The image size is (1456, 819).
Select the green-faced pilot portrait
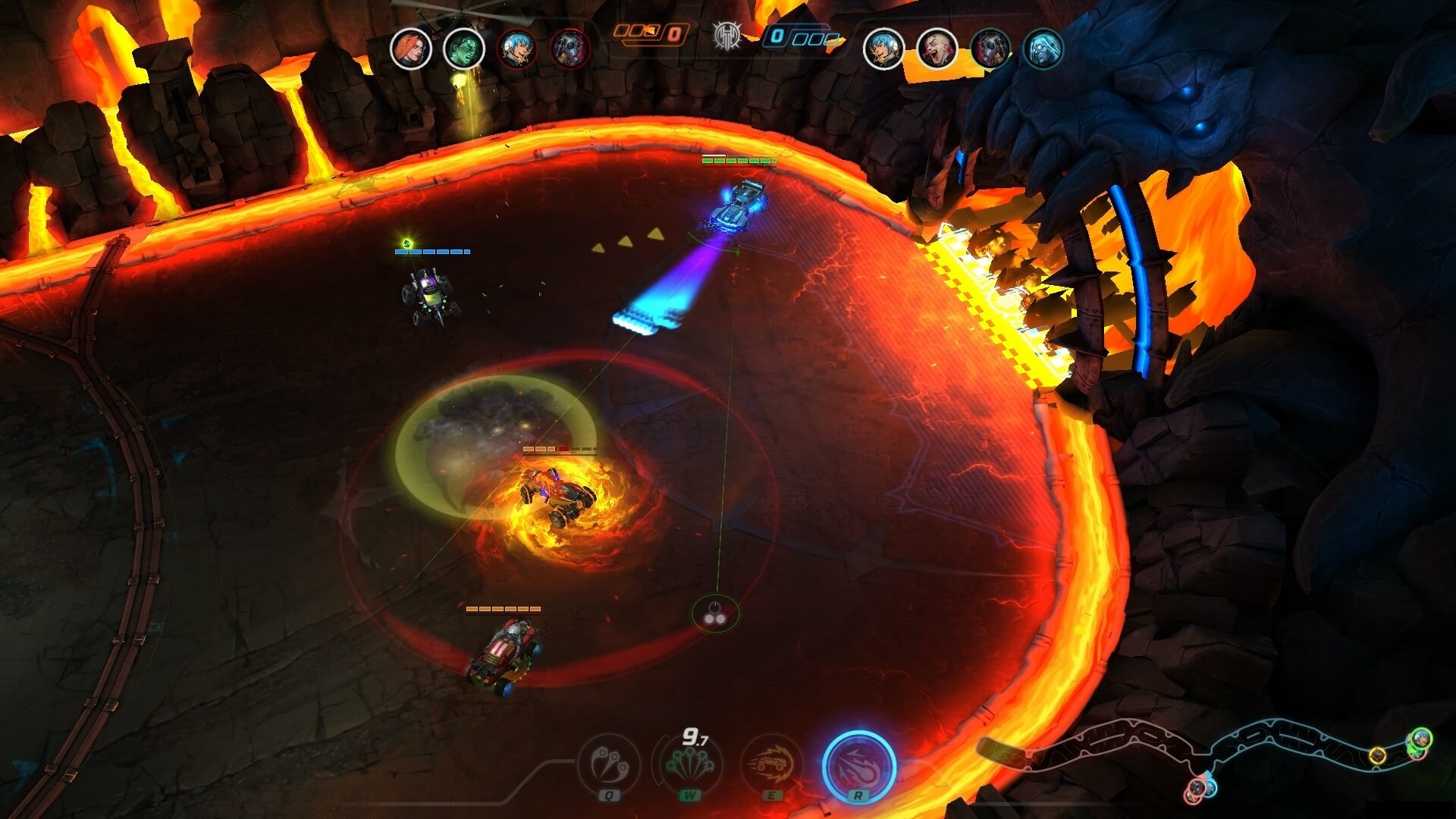463,49
